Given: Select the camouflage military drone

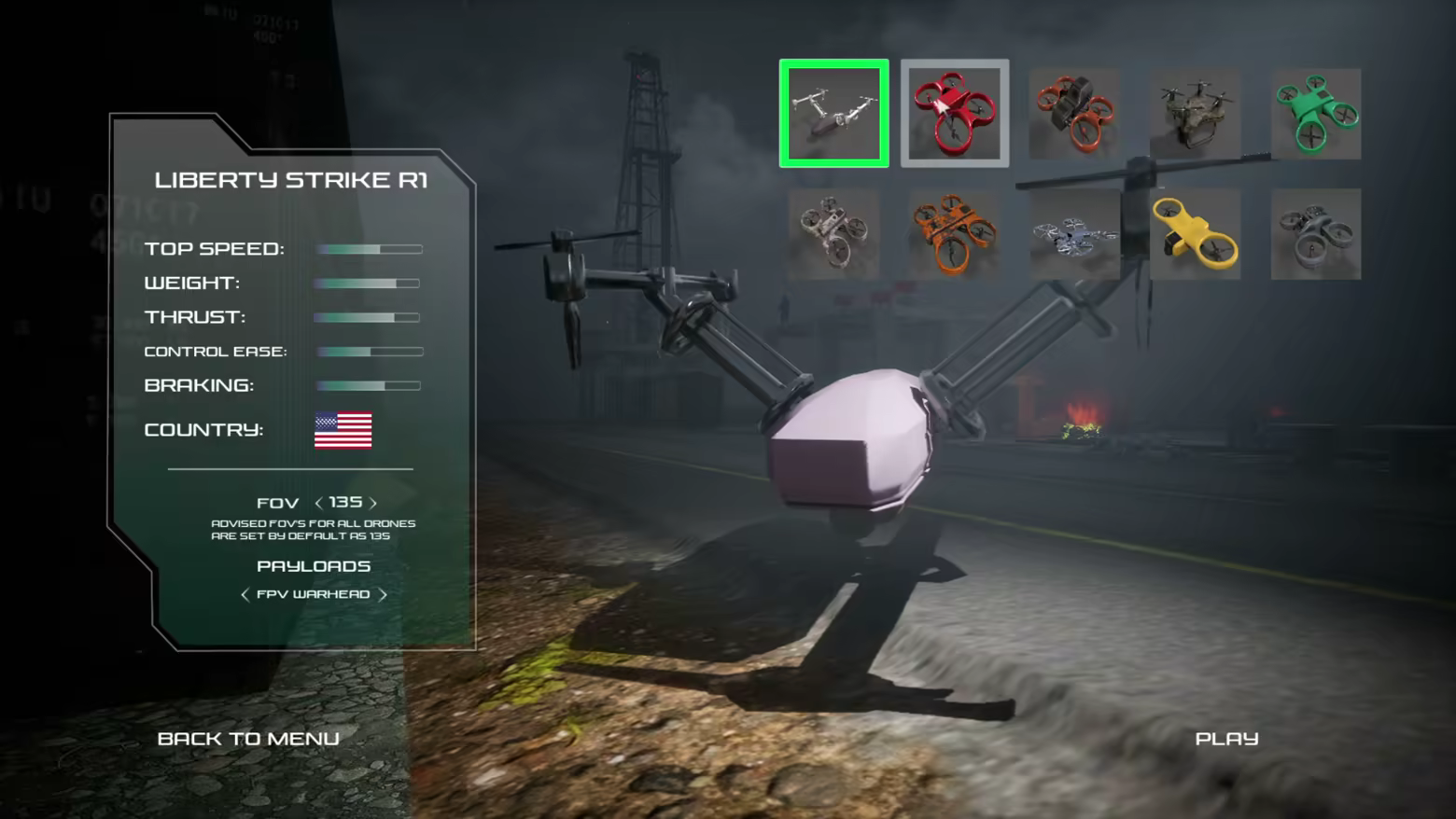Looking at the screenshot, I should pos(1195,113).
